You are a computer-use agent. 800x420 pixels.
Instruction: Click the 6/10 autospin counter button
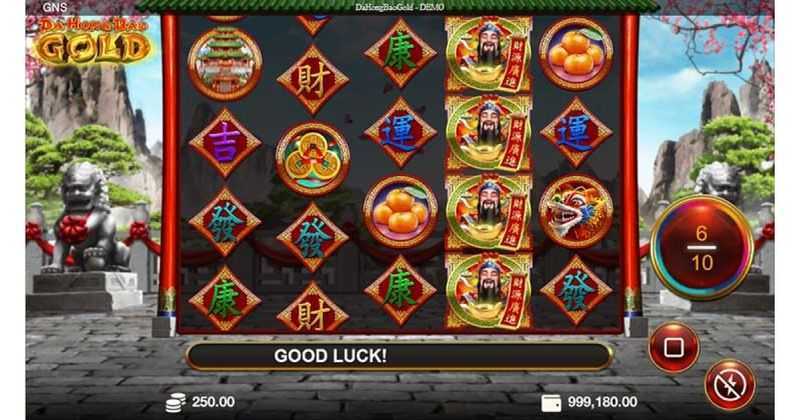pyautogui.click(x=701, y=246)
